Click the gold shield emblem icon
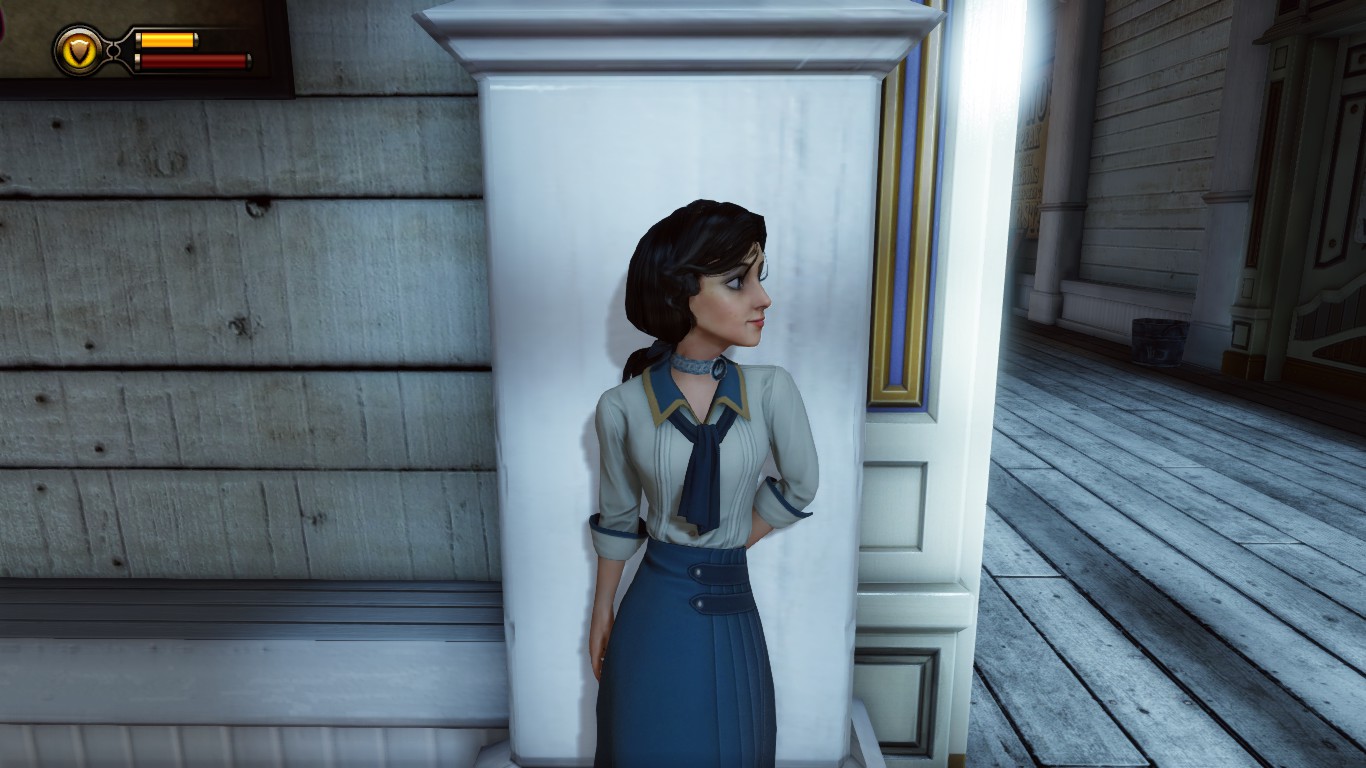 [x=77, y=50]
